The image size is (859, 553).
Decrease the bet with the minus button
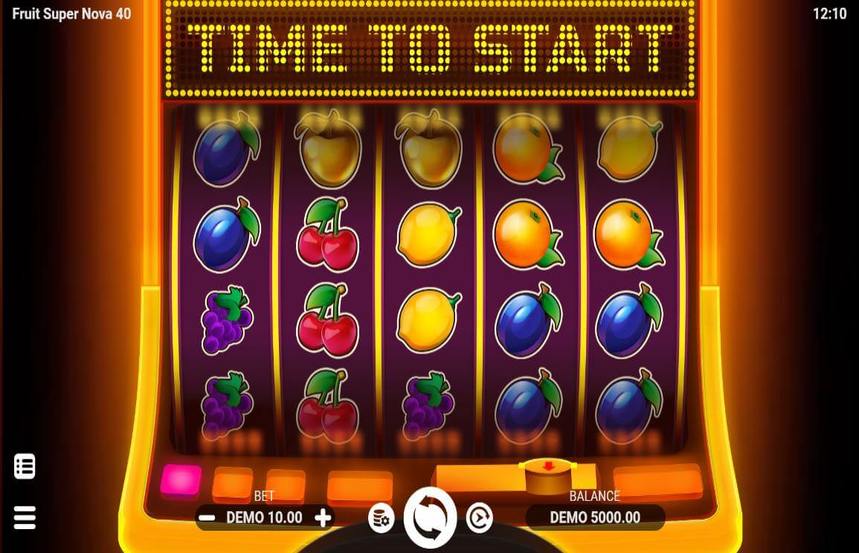pos(207,518)
